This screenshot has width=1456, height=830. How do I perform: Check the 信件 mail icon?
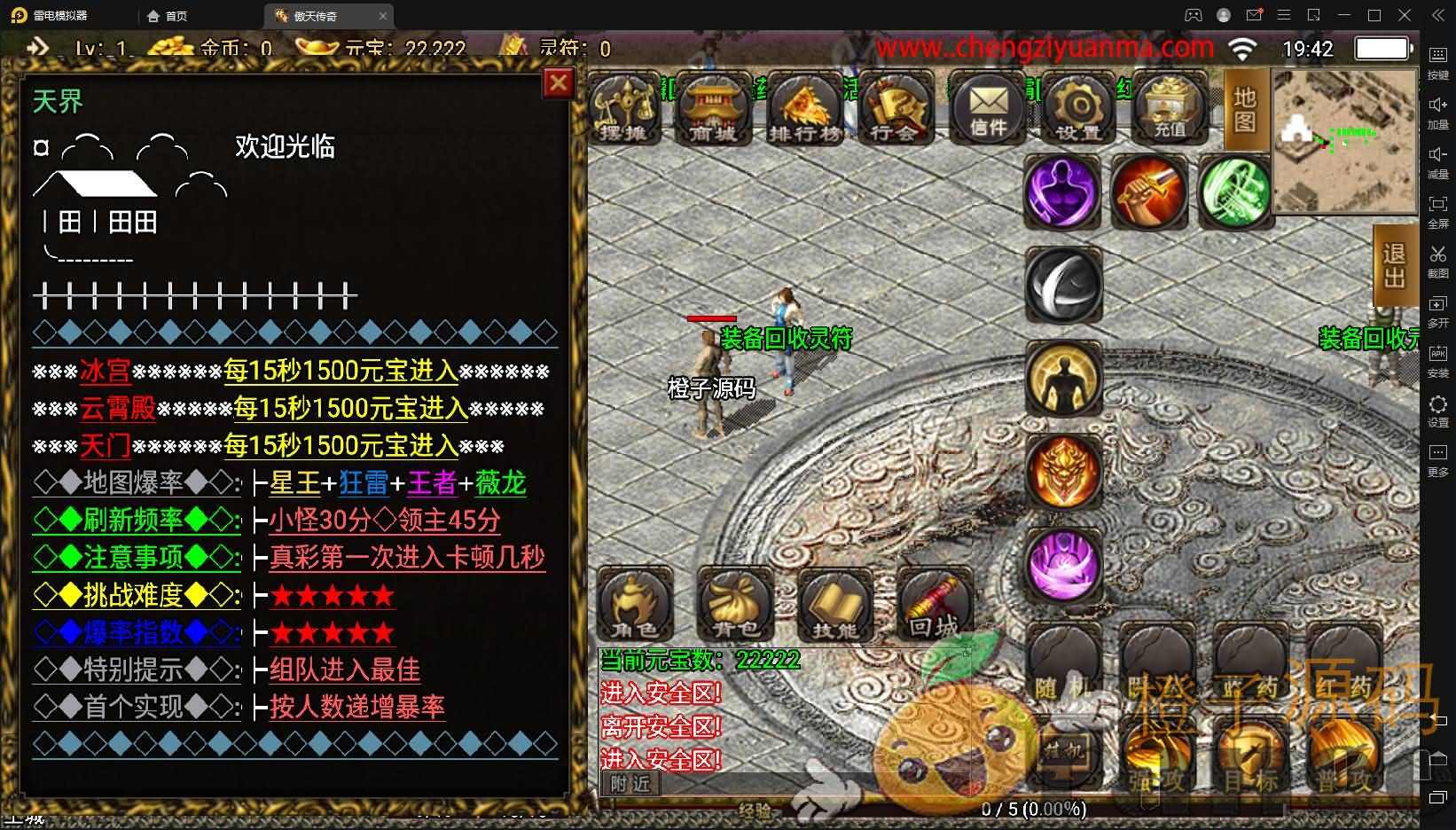pos(988,108)
